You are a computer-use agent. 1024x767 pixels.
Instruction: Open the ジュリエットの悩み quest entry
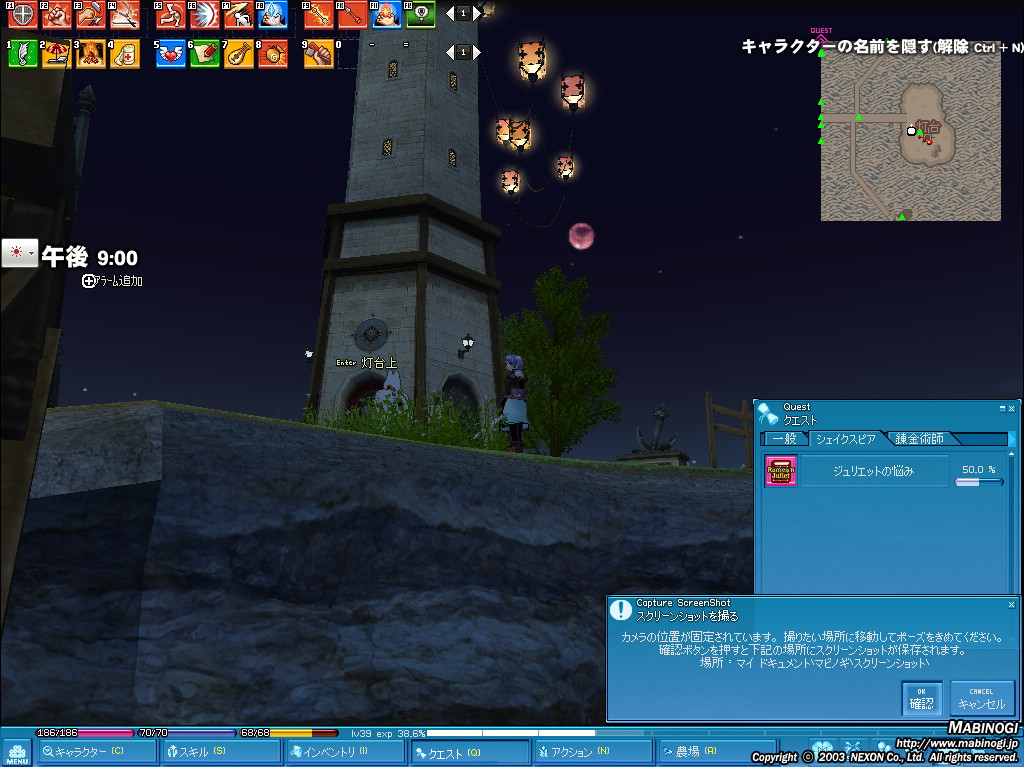click(874, 471)
